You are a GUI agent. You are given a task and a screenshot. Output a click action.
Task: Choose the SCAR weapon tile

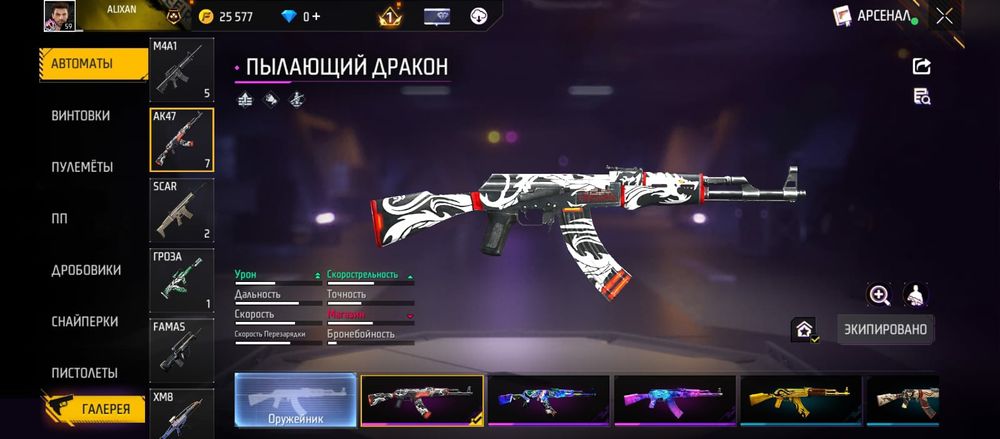click(x=181, y=210)
